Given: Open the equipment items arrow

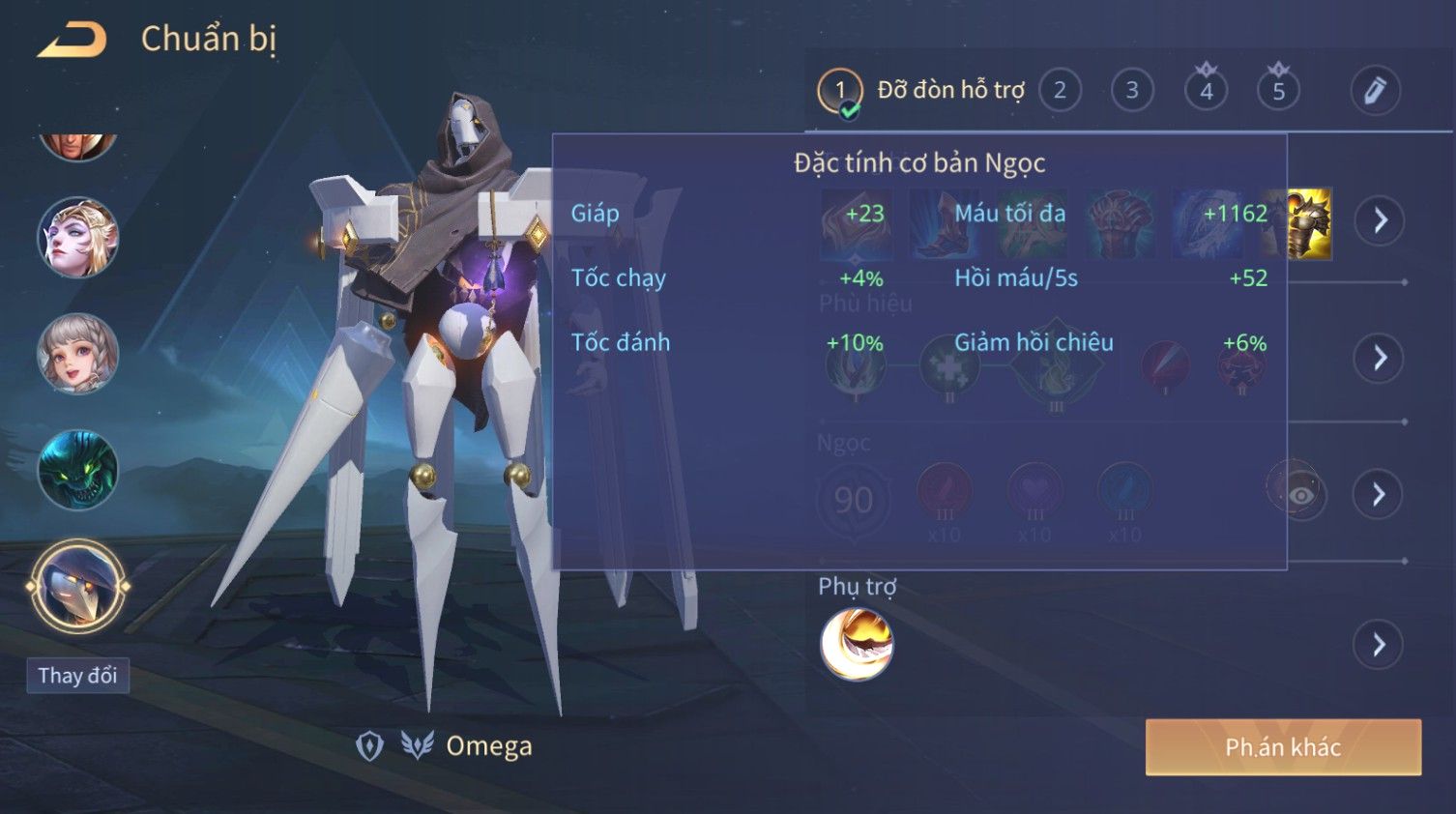Looking at the screenshot, I should [x=1379, y=220].
